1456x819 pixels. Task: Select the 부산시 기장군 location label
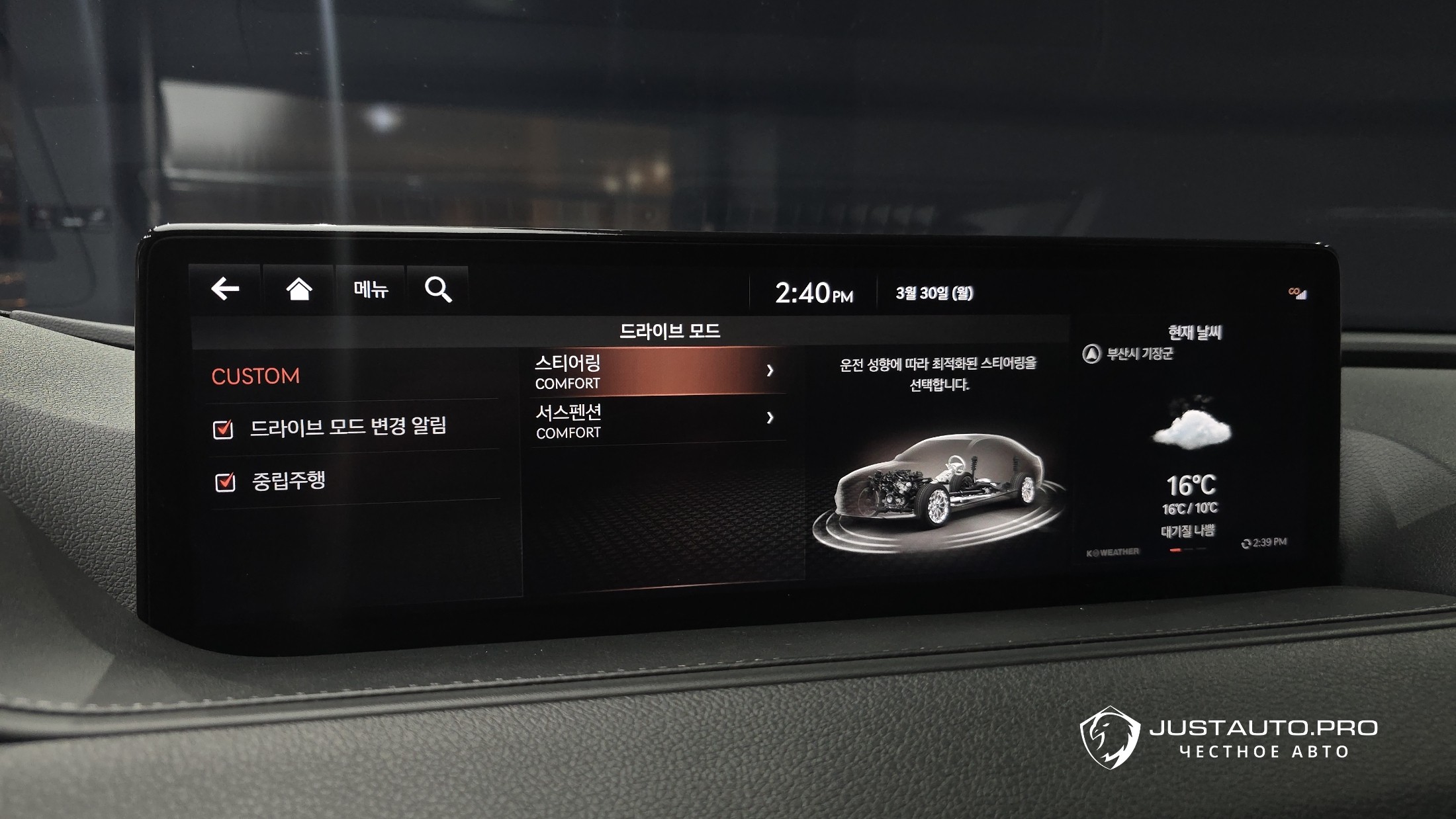point(1138,354)
